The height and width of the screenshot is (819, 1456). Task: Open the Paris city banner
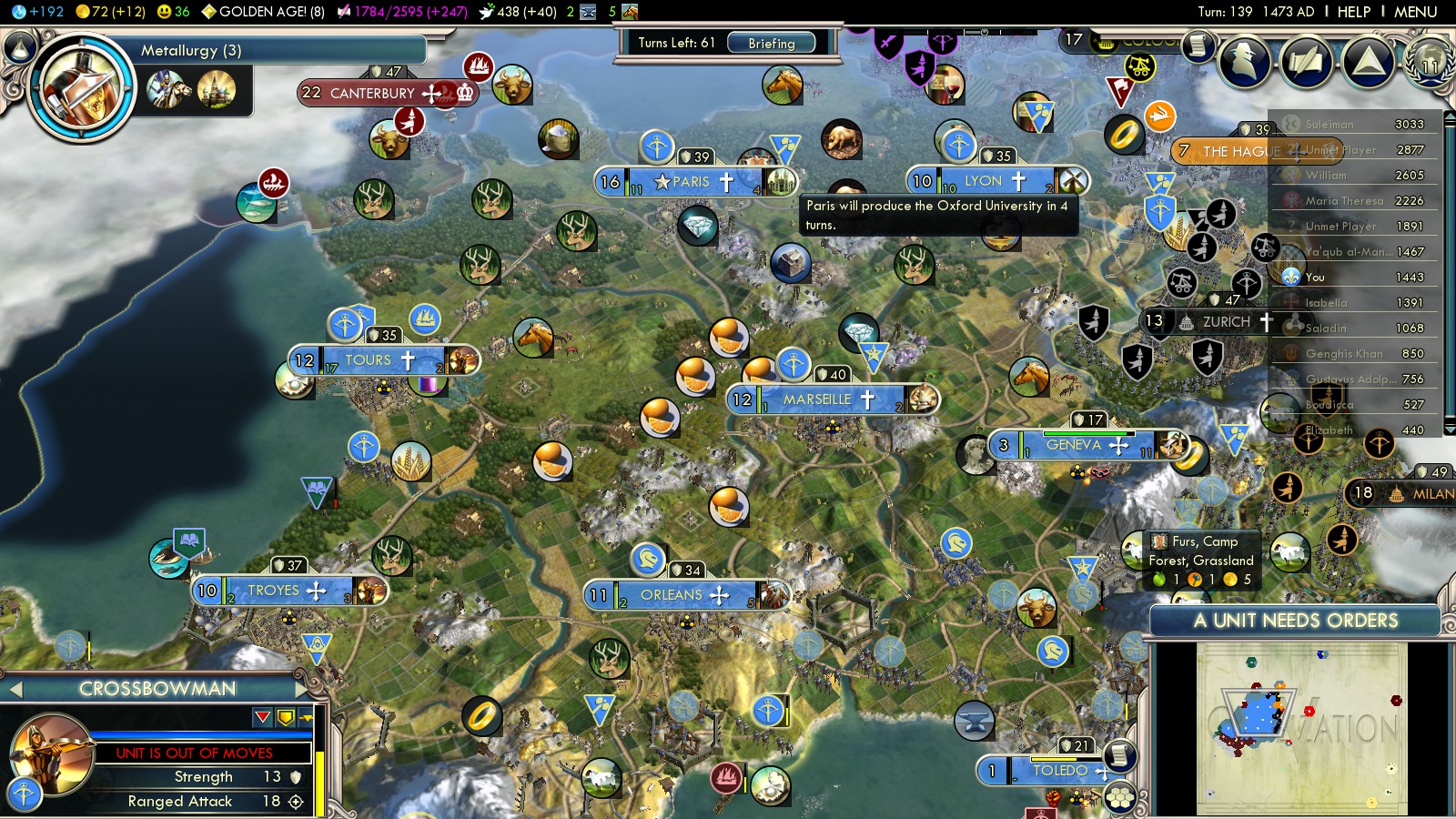(x=690, y=182)
